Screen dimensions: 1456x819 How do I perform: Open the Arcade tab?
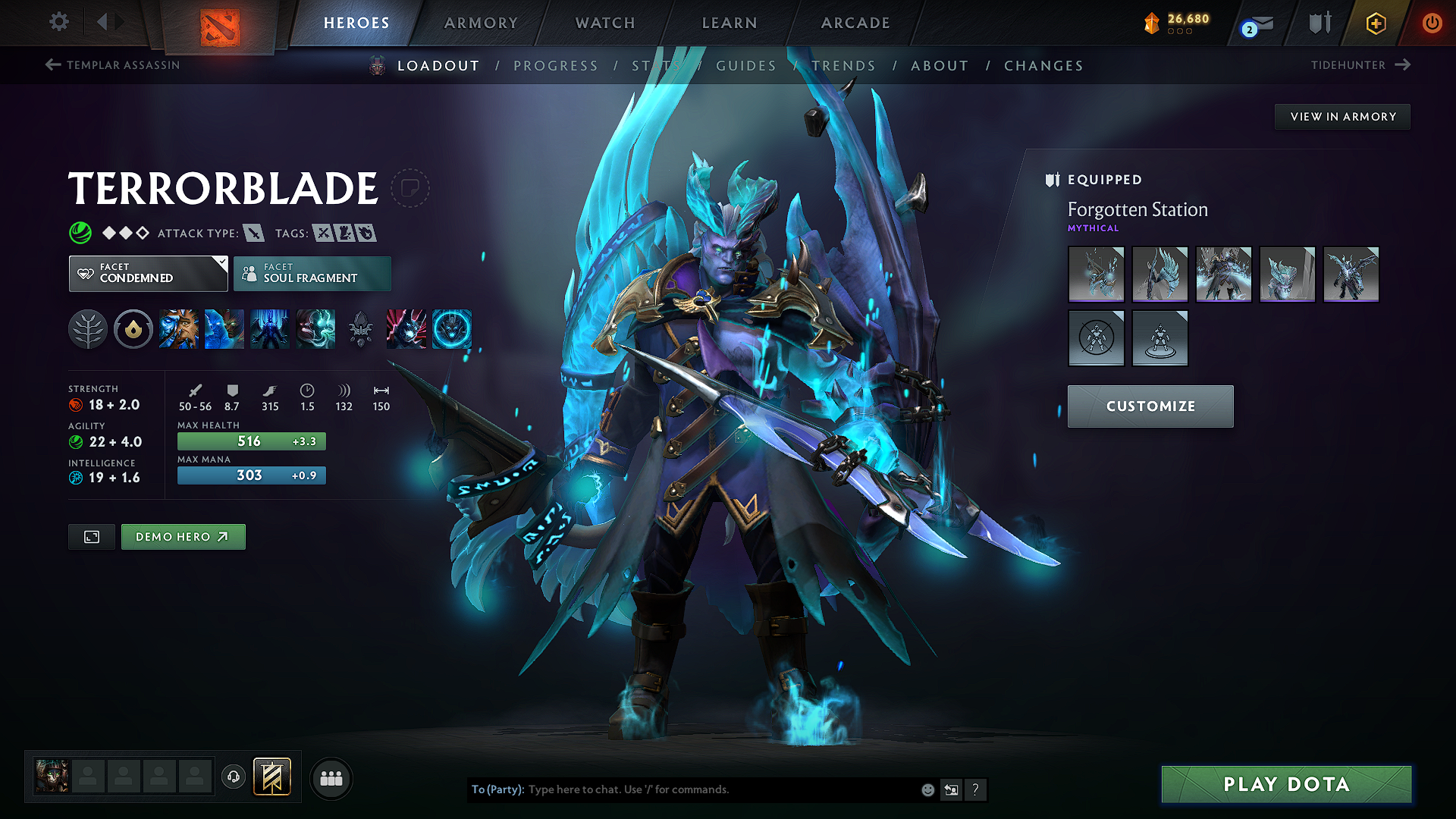tap(855, 23)
